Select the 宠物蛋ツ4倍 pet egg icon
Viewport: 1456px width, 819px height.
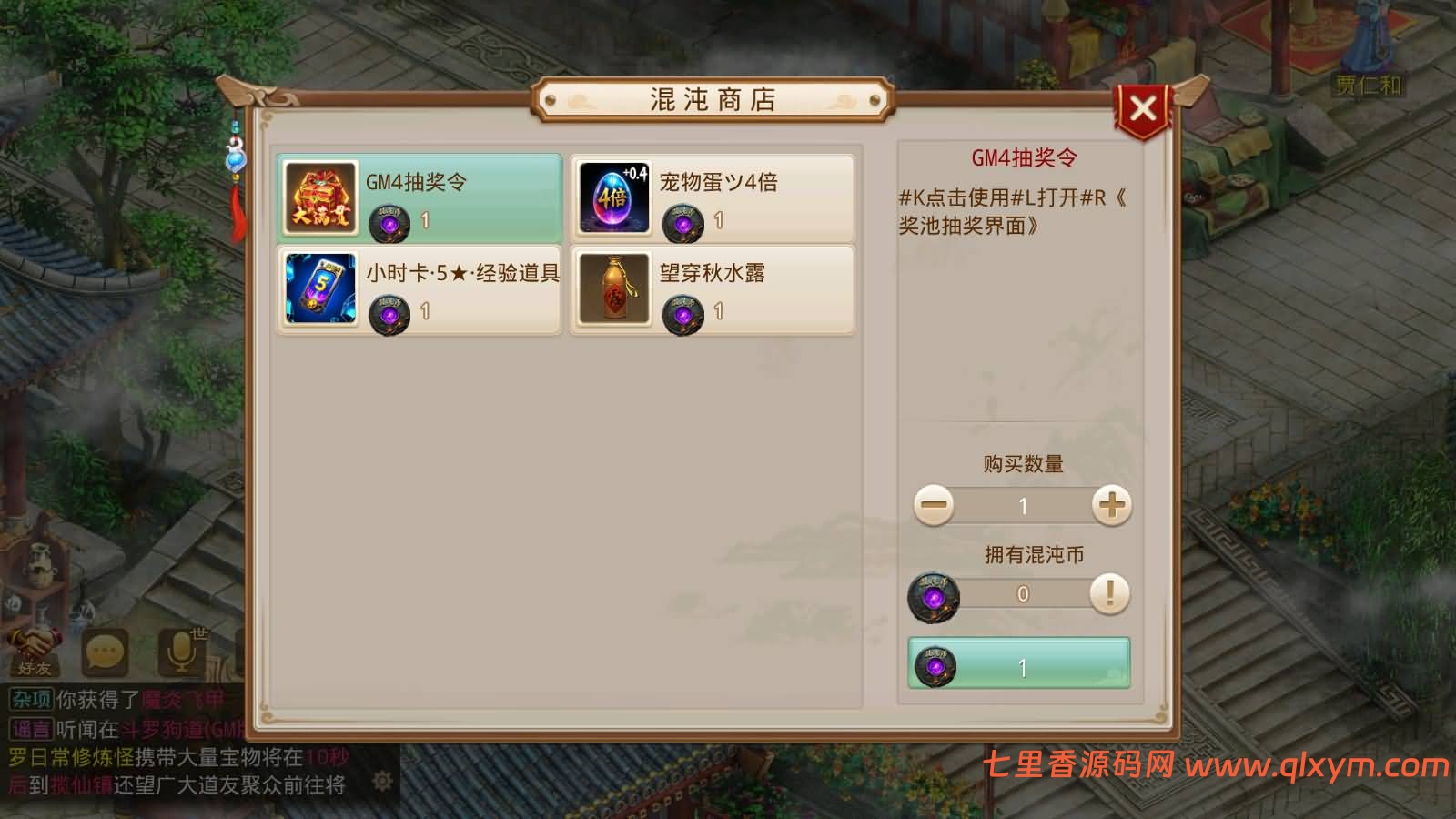[x=613, y=198]
